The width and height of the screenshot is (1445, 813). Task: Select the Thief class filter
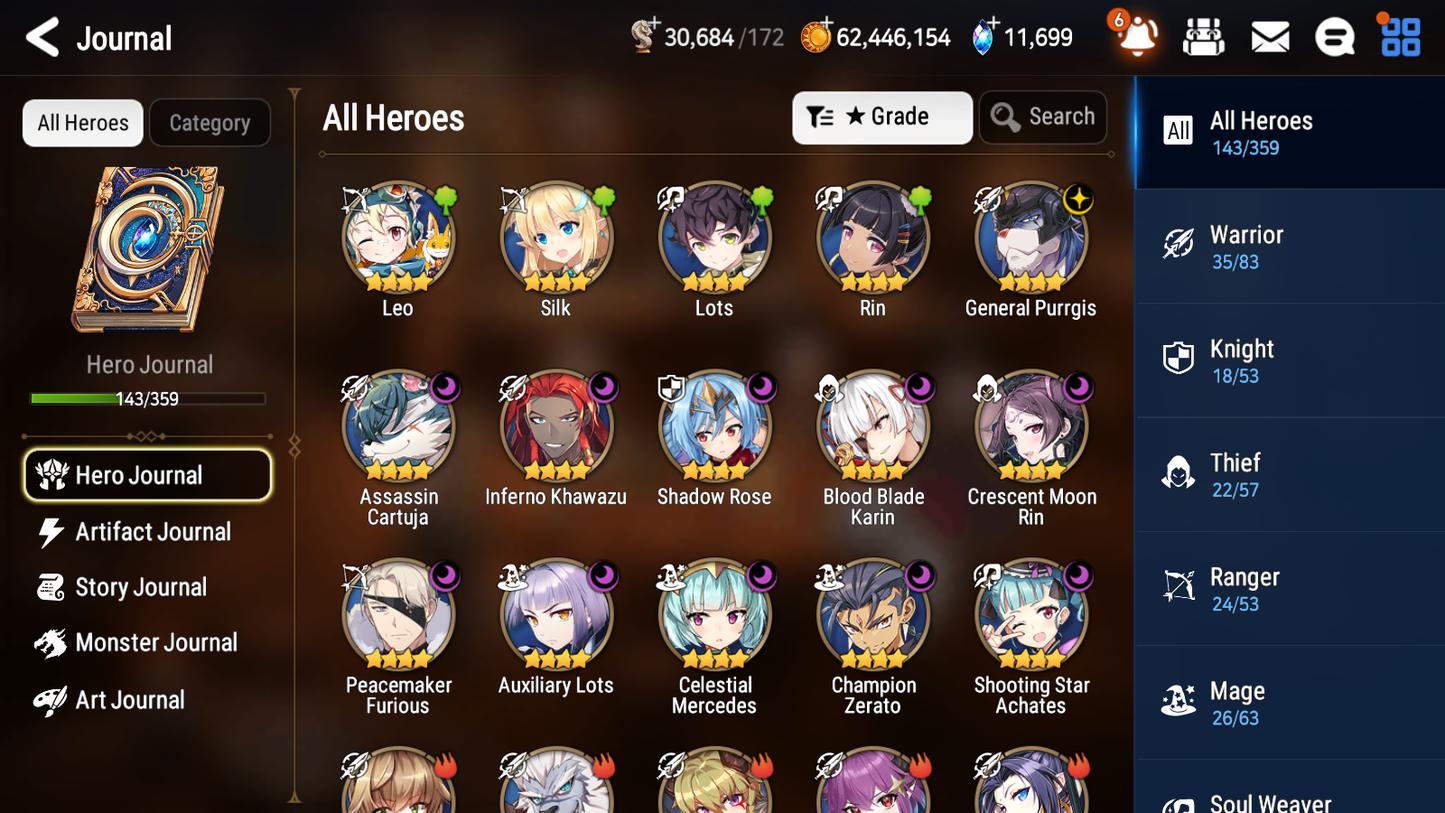1289,474
